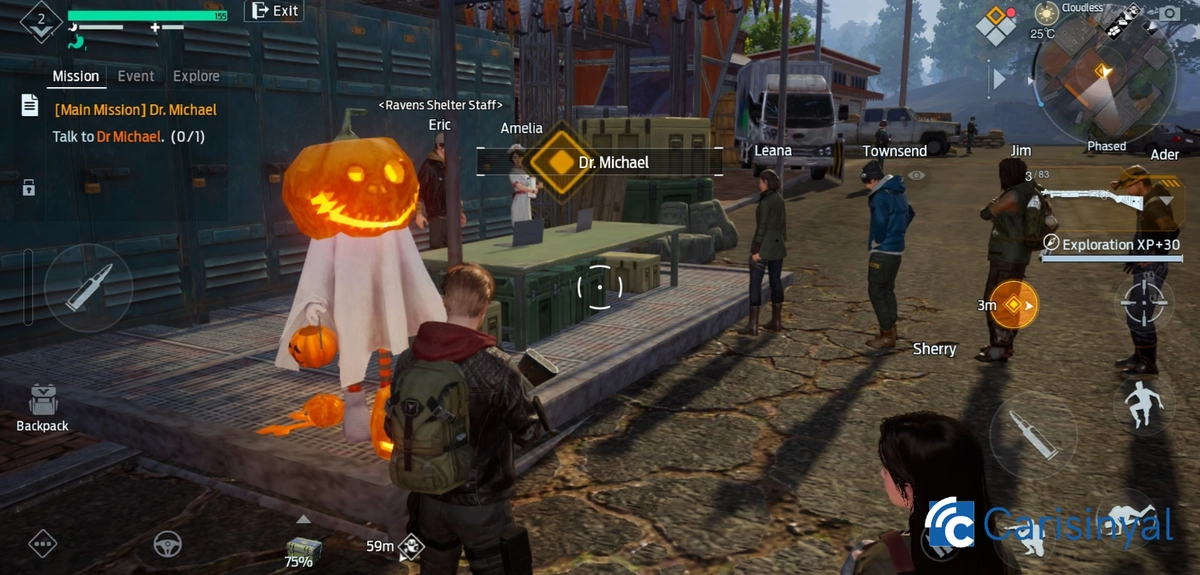This screenshot has width=1200, height=575.
Task: Open the chat dots icon
Action: pyautogui.click(x=42, y=543)
